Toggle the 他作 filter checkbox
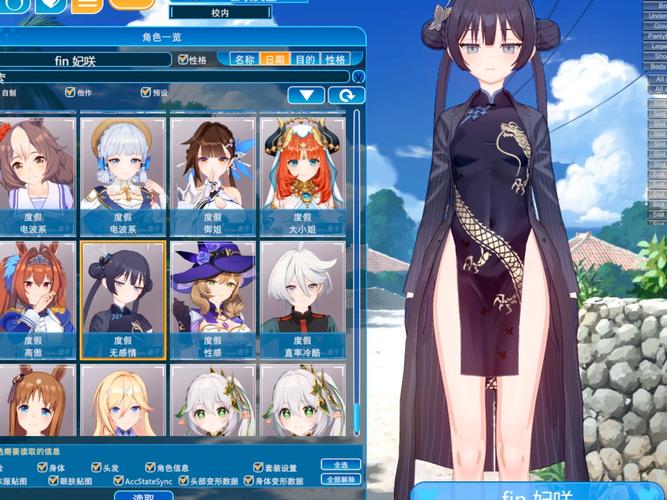Viewport: 667px width, 500px height. point(68,92)
